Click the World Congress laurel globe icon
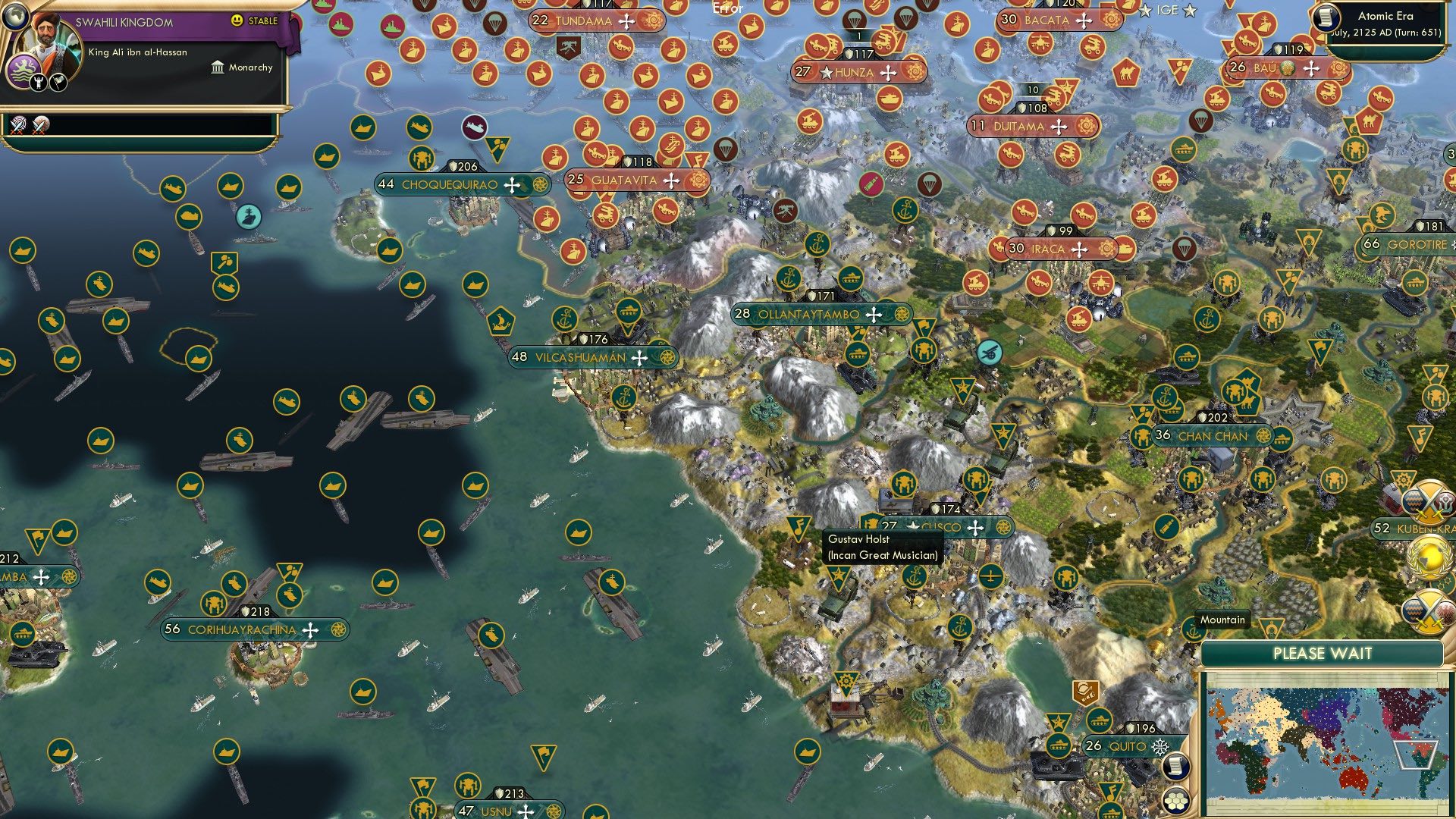1456x819 pixels. (x=1430, y=556)
